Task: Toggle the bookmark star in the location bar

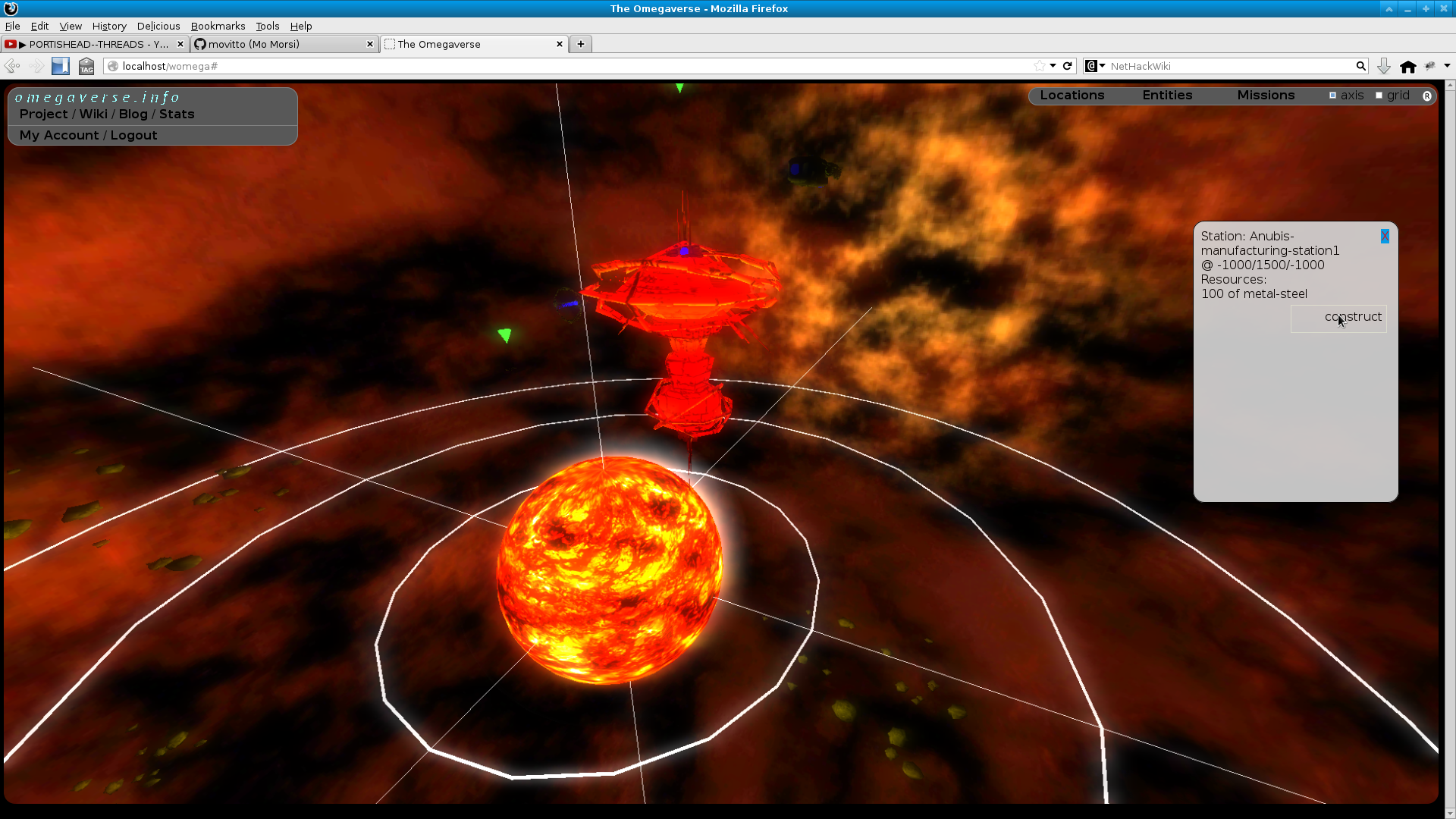Action: tap(1040, 66)
